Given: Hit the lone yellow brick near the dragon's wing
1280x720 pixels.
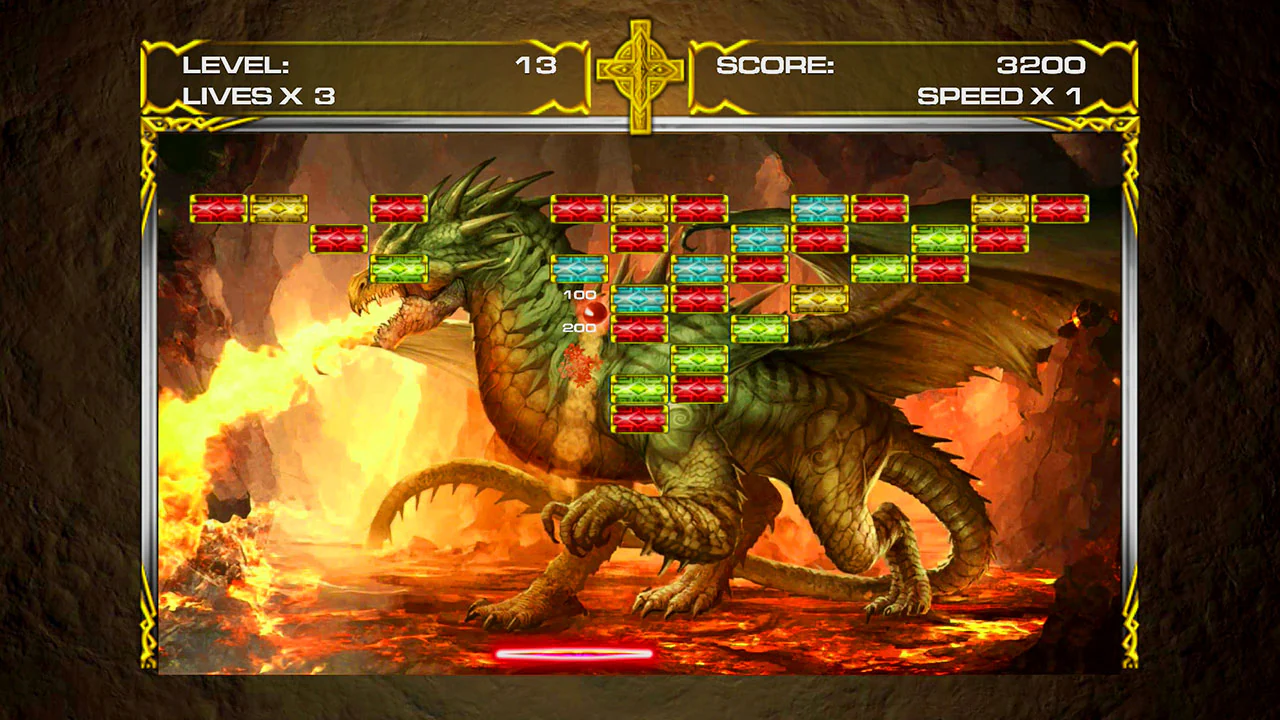Looking at the screenshot, I should (819, 297).
